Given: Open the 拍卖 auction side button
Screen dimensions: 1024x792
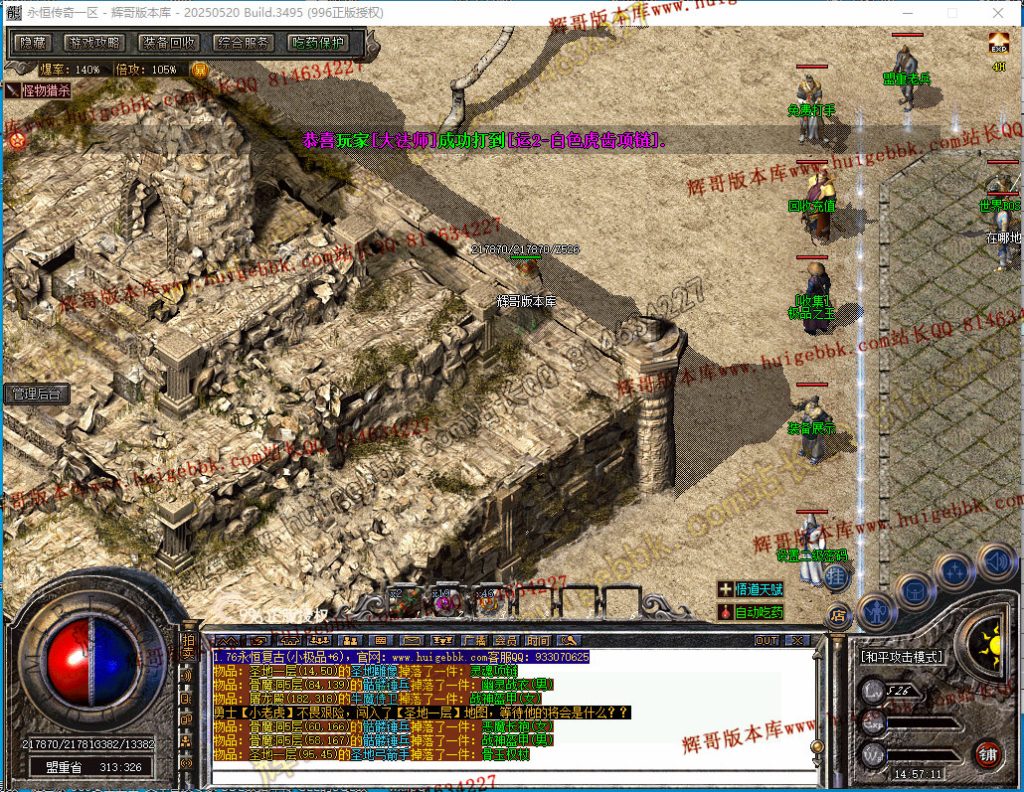Looking at the screenshot, I should pos(186,646).
